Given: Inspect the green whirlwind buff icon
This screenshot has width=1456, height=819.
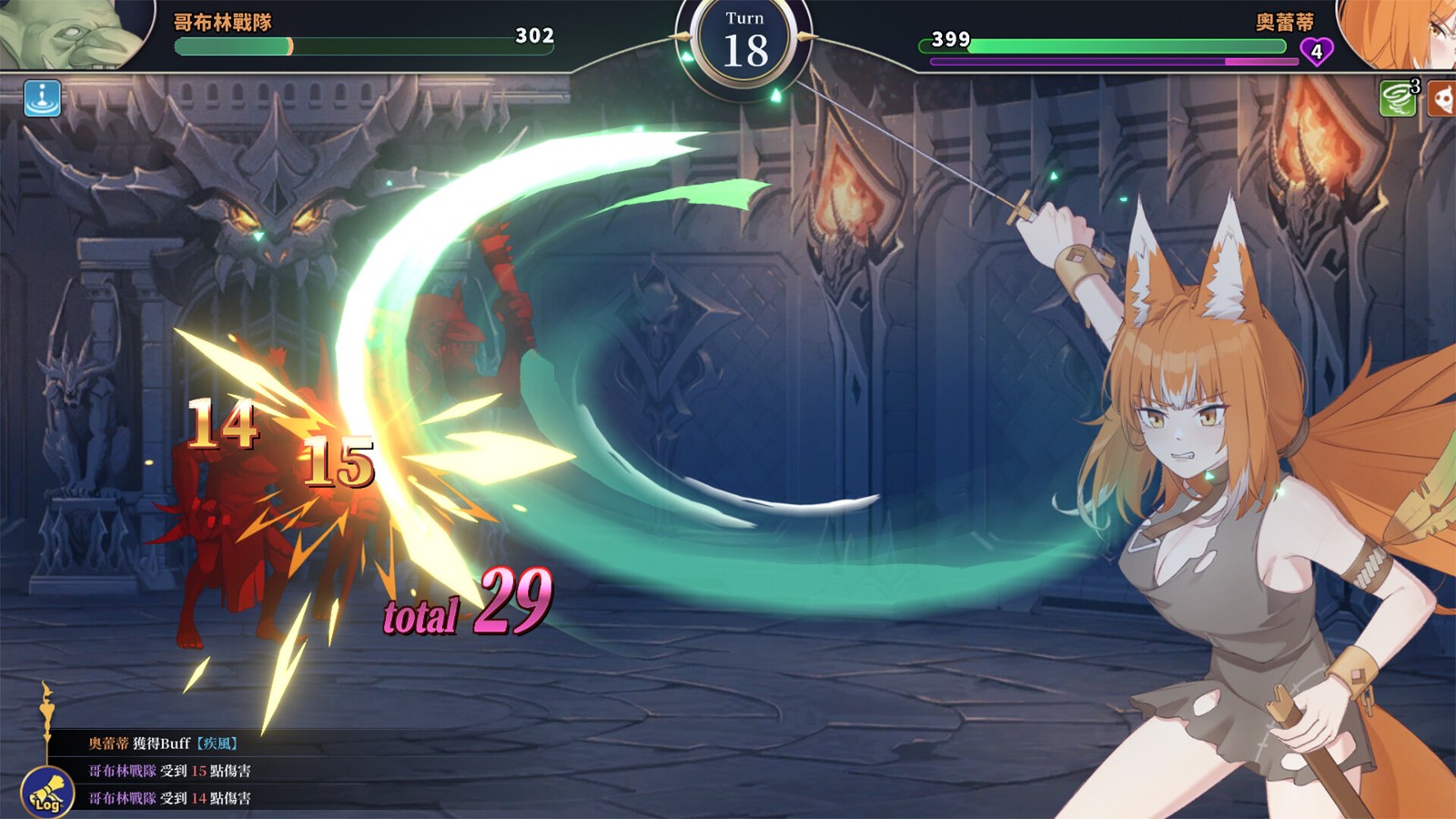Looking at the screenshot, I should pyautogui.click(x=1398, y=98).
